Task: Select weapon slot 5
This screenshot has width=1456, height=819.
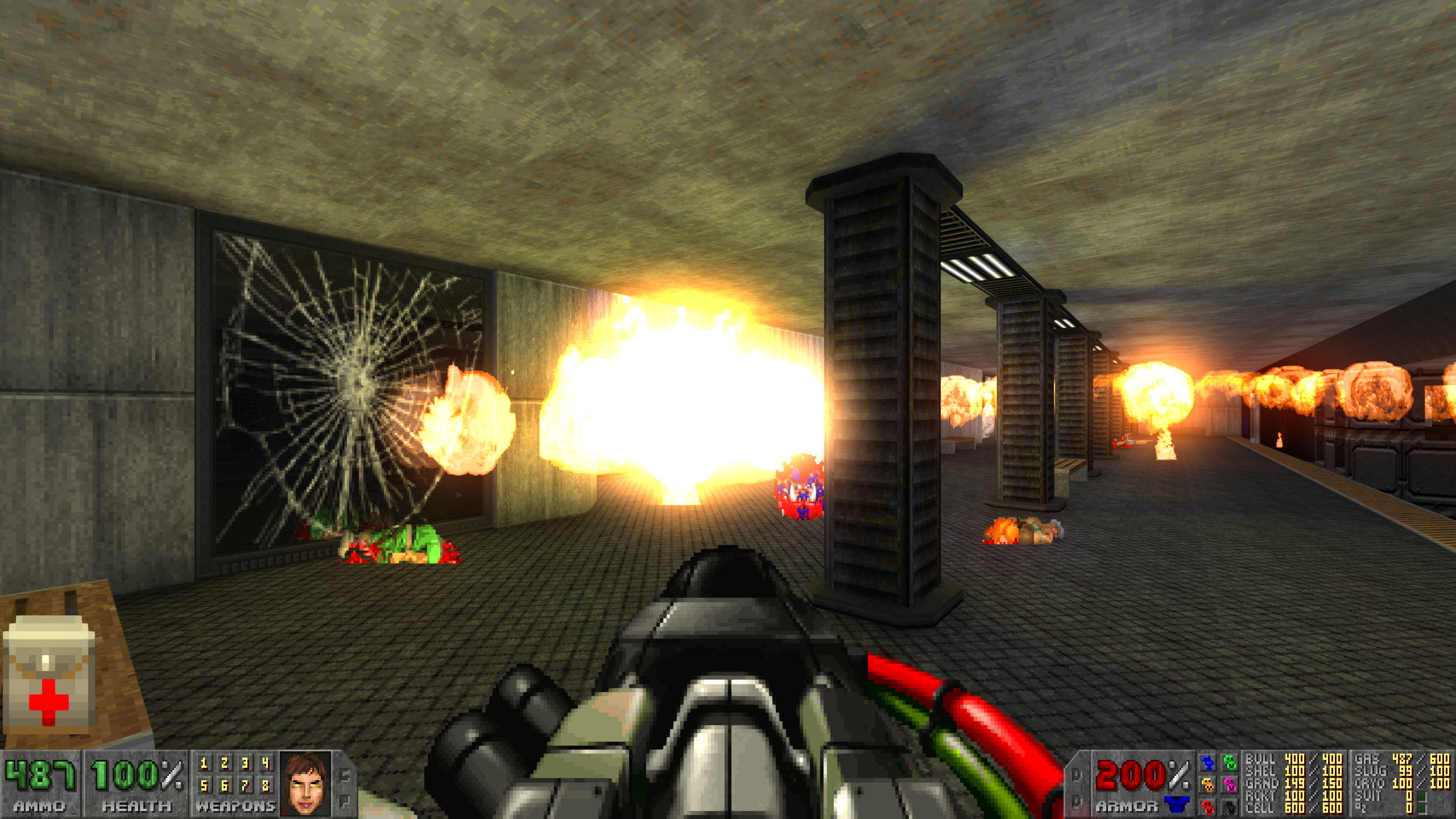Action: point(204,786)
